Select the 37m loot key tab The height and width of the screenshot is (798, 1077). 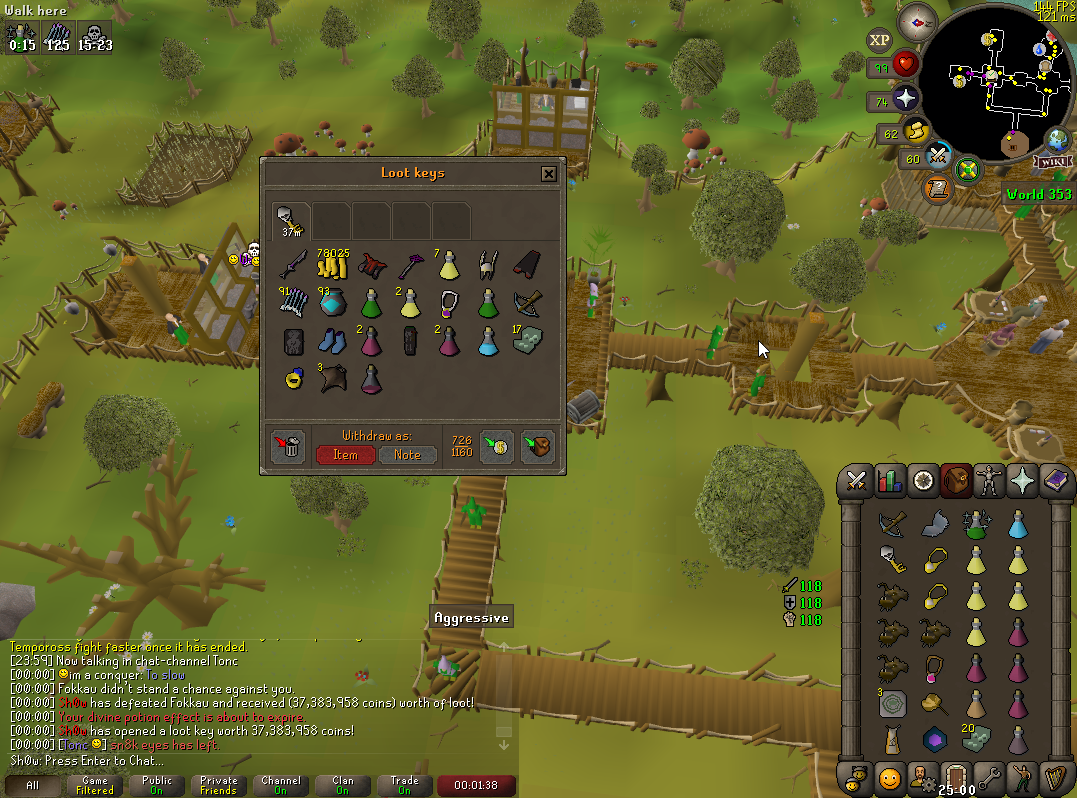click(291, 220)
